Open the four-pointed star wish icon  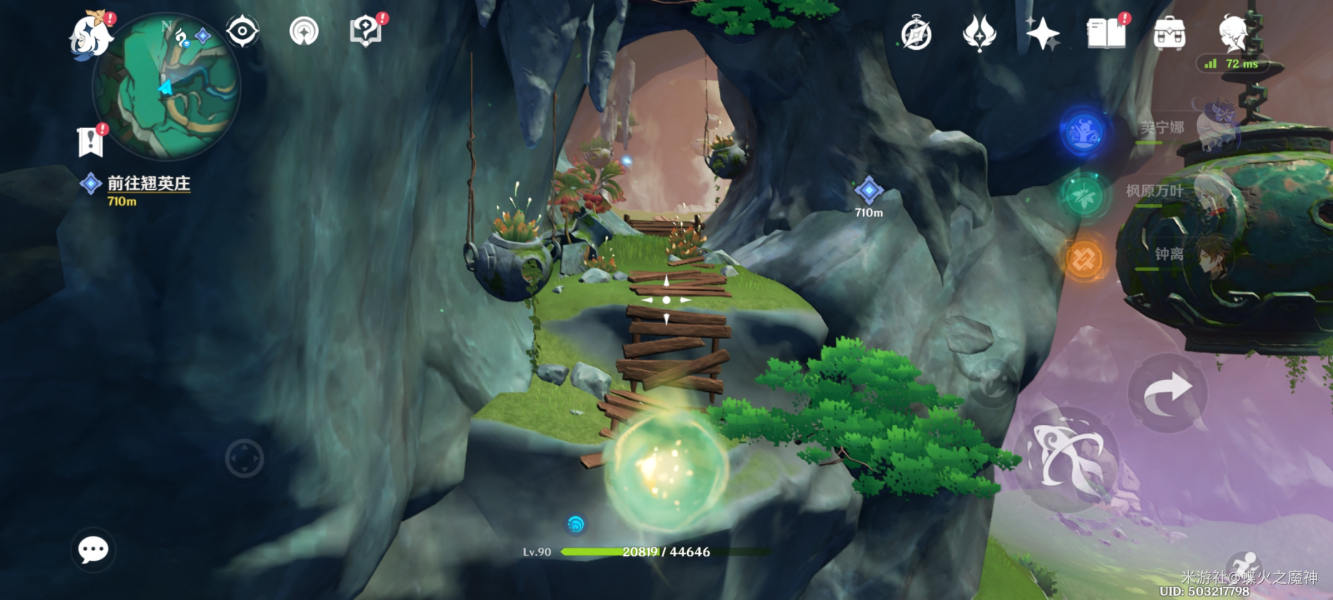pyautogui.click(x=1043, y=34)
